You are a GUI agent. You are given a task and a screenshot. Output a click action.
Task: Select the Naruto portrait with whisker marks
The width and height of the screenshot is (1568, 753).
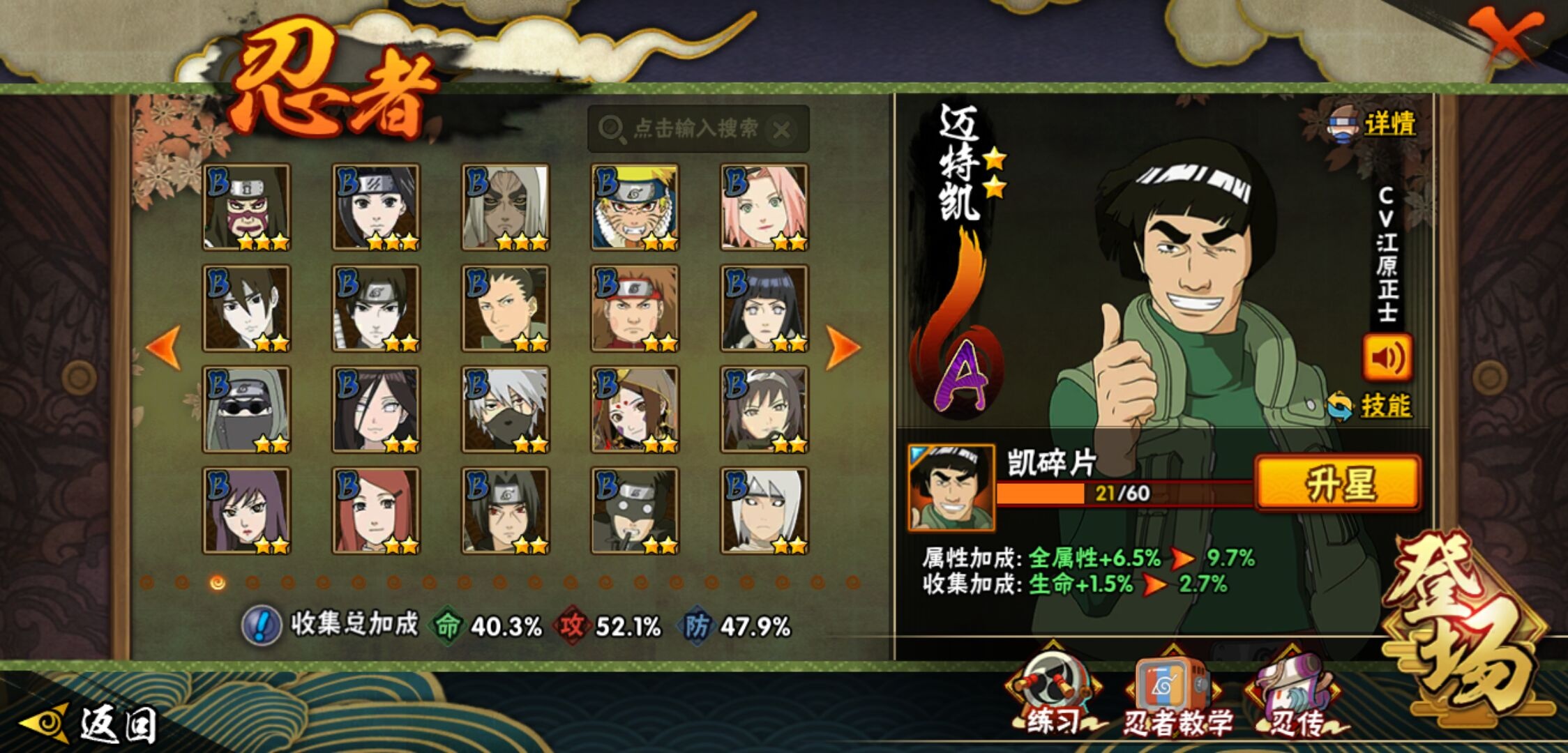click(634, 207)
